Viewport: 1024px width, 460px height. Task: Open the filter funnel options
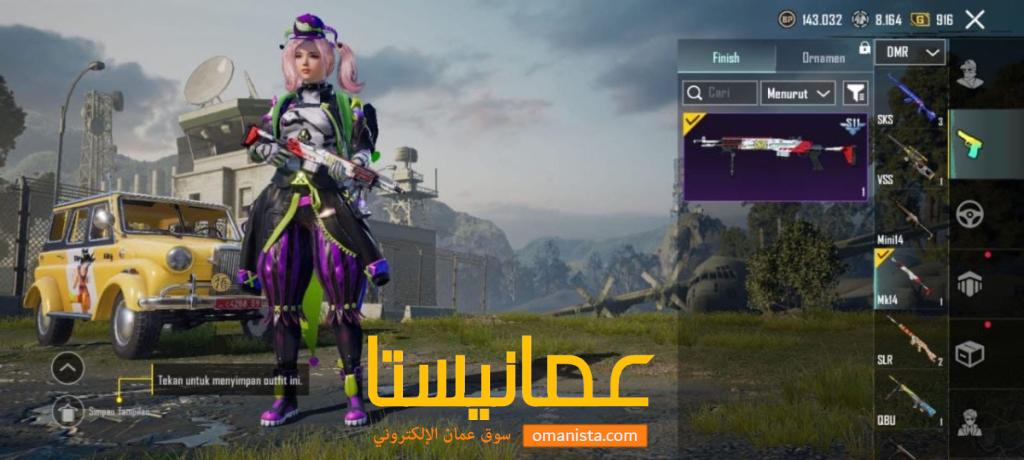coord(855,93)
